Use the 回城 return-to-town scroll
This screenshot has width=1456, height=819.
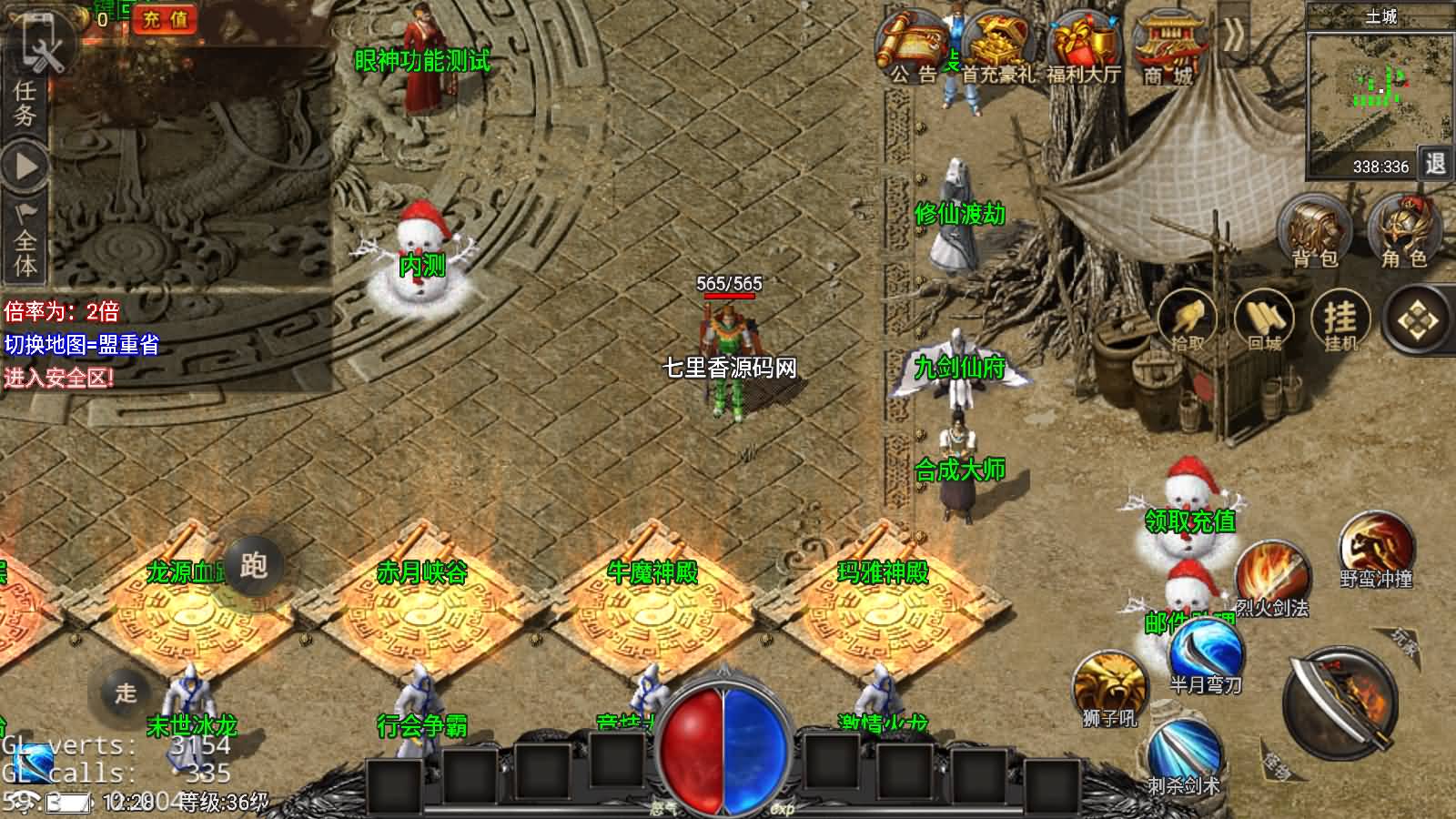[x=1264, y=321]
